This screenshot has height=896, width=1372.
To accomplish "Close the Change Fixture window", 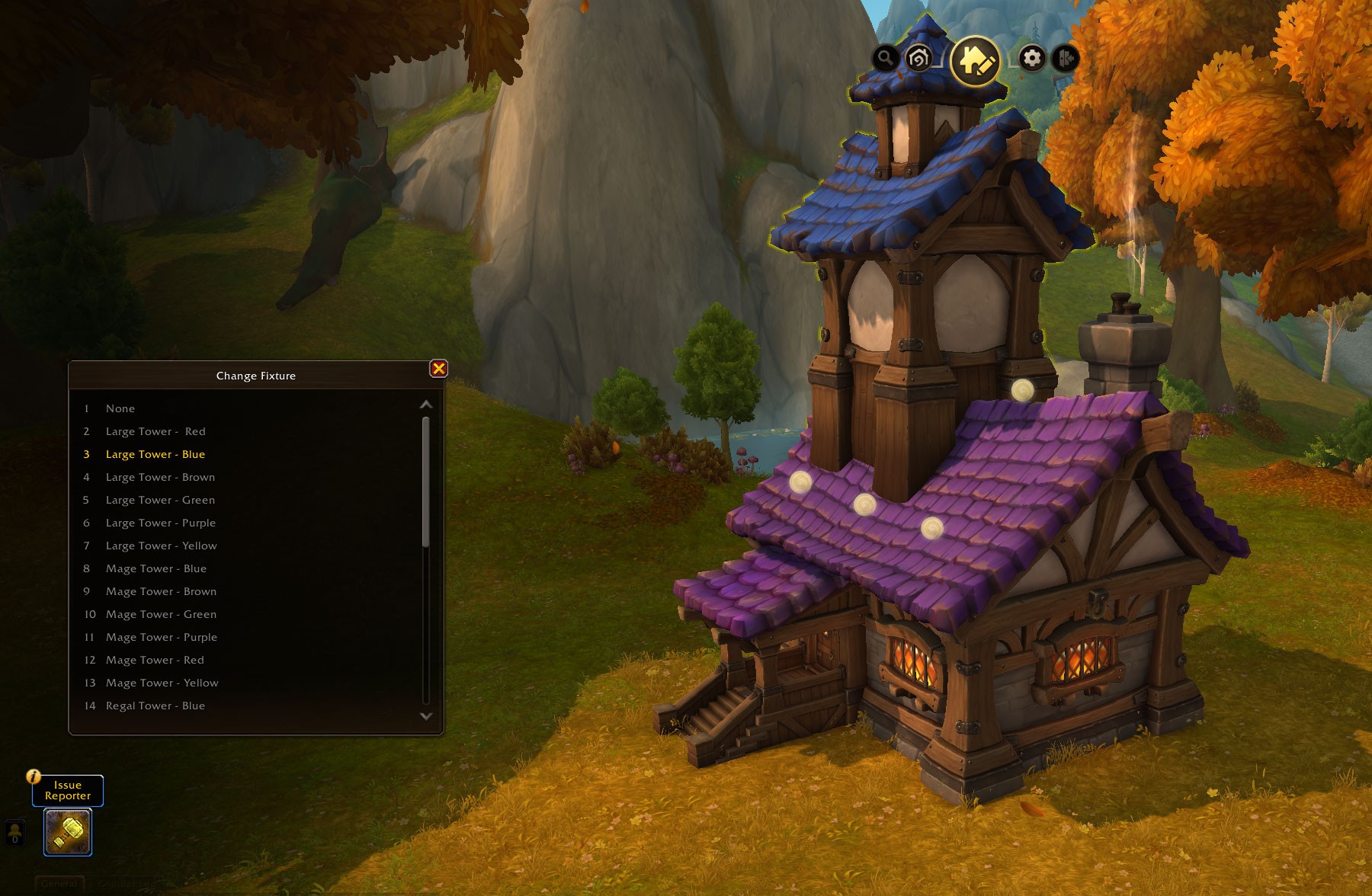I will (x=439, y=369).
